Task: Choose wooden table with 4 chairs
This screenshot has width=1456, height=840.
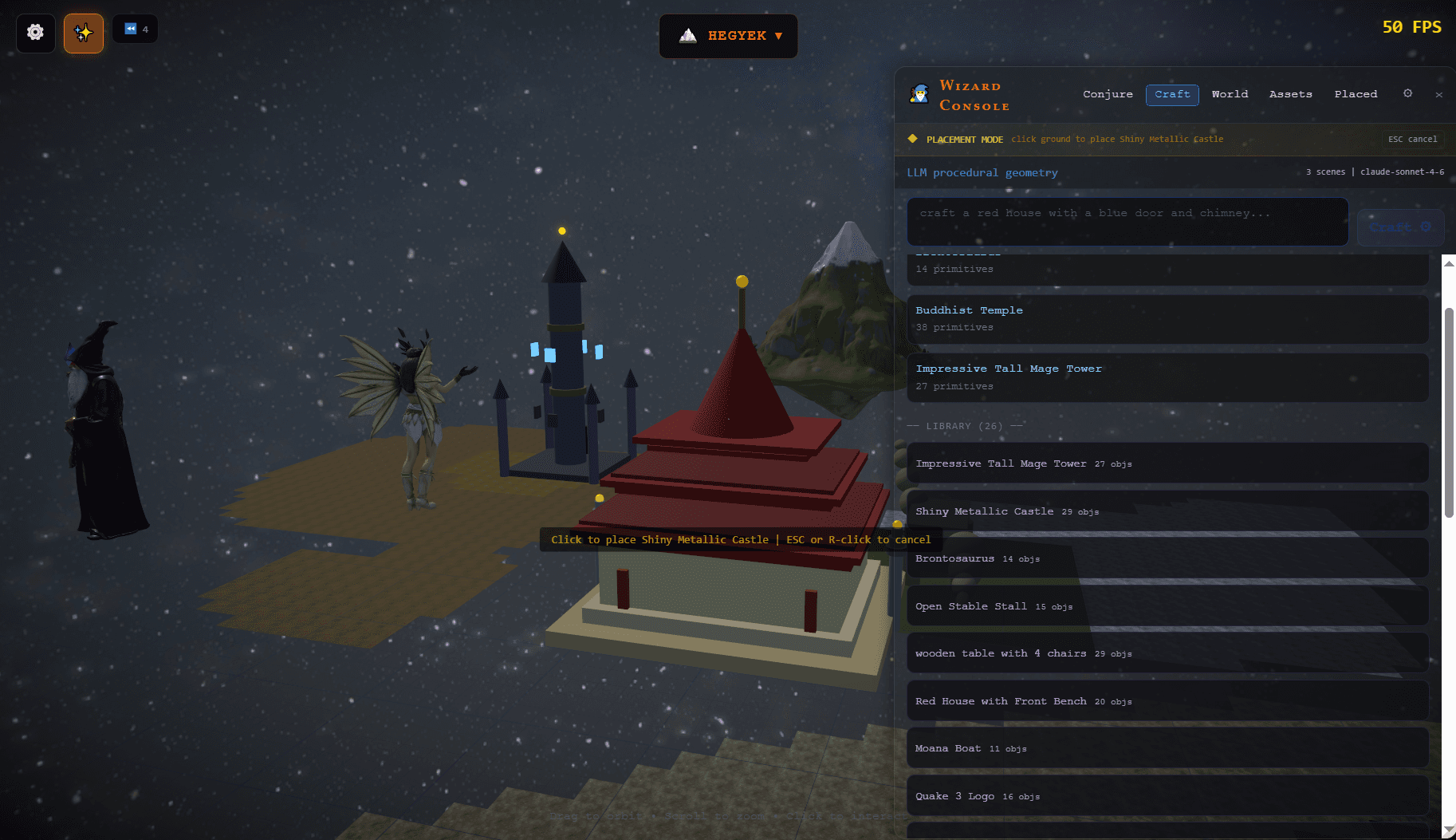Action: tap(1167, 653)
